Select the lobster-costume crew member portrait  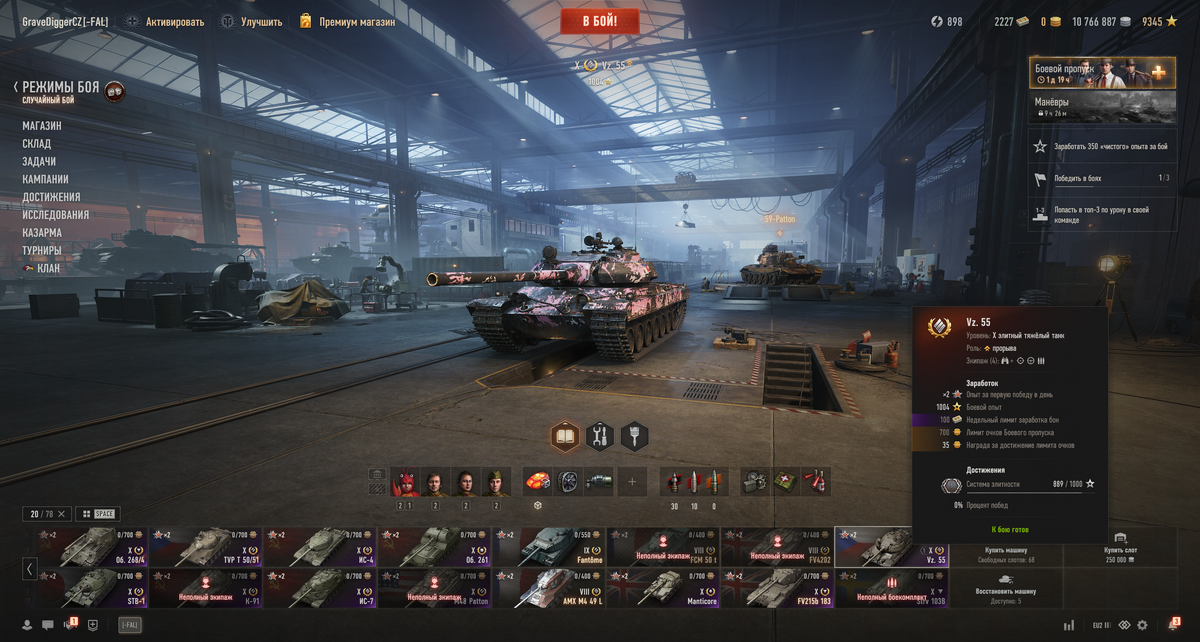(x=405, y=483)
